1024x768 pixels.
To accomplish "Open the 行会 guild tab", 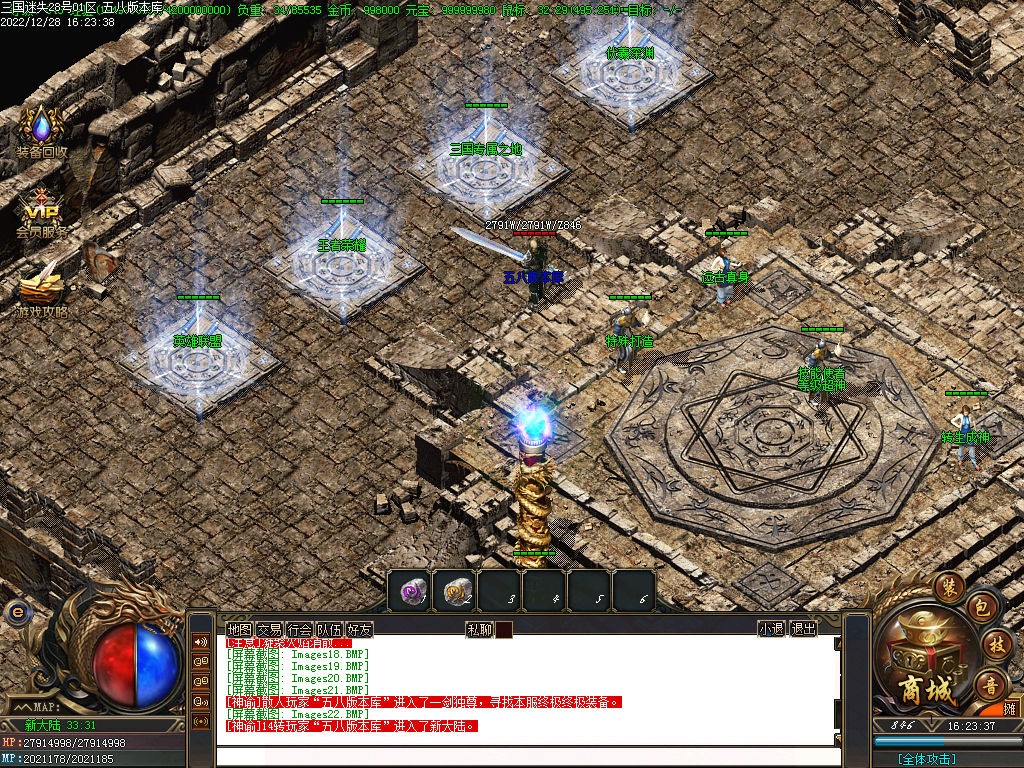I will point(299,629).
